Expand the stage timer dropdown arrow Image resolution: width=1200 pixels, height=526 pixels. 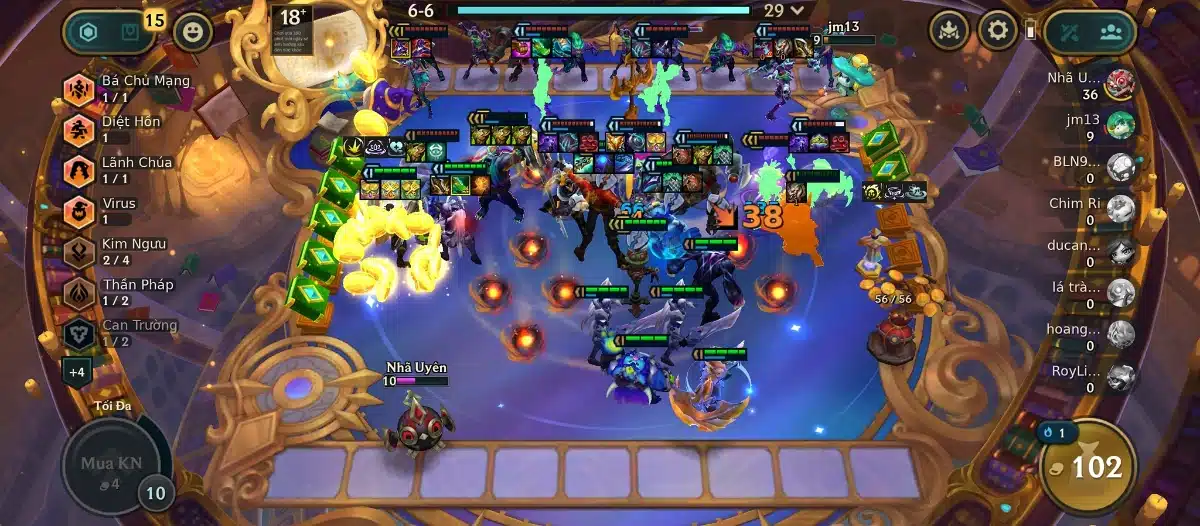click(x=798, y=10)
